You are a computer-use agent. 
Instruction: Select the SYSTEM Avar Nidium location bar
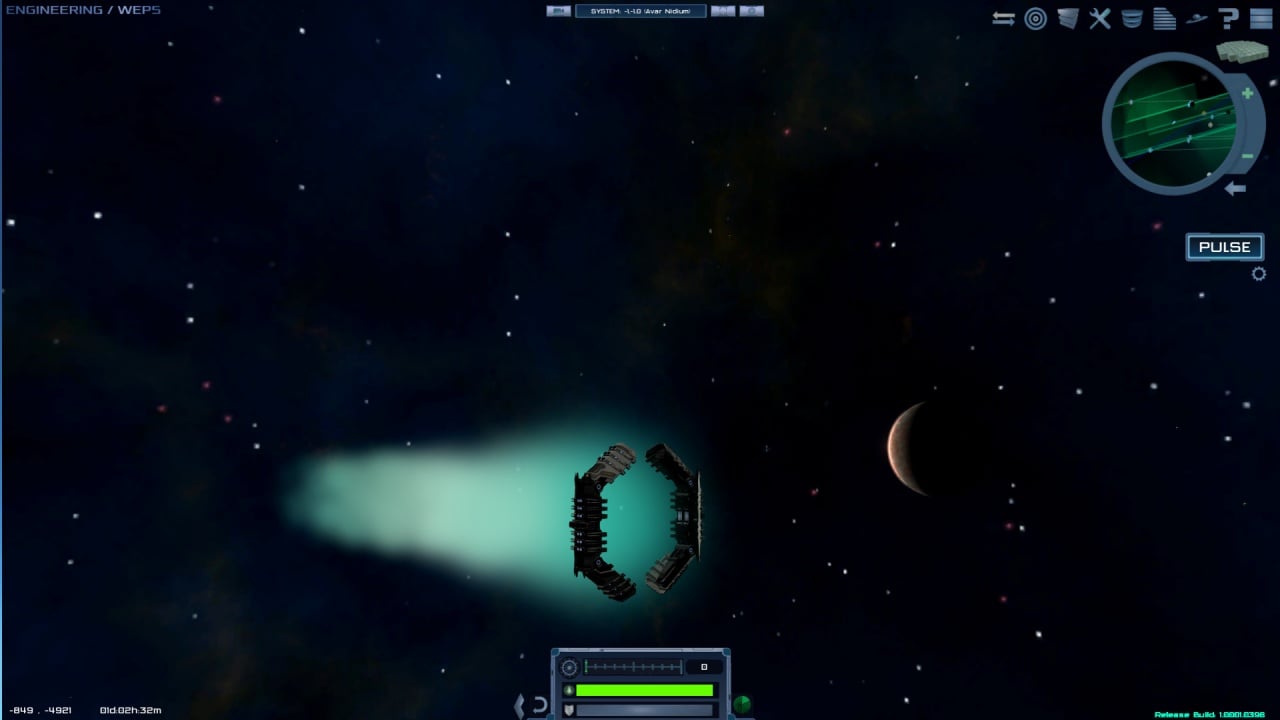(x=640, y=11)
